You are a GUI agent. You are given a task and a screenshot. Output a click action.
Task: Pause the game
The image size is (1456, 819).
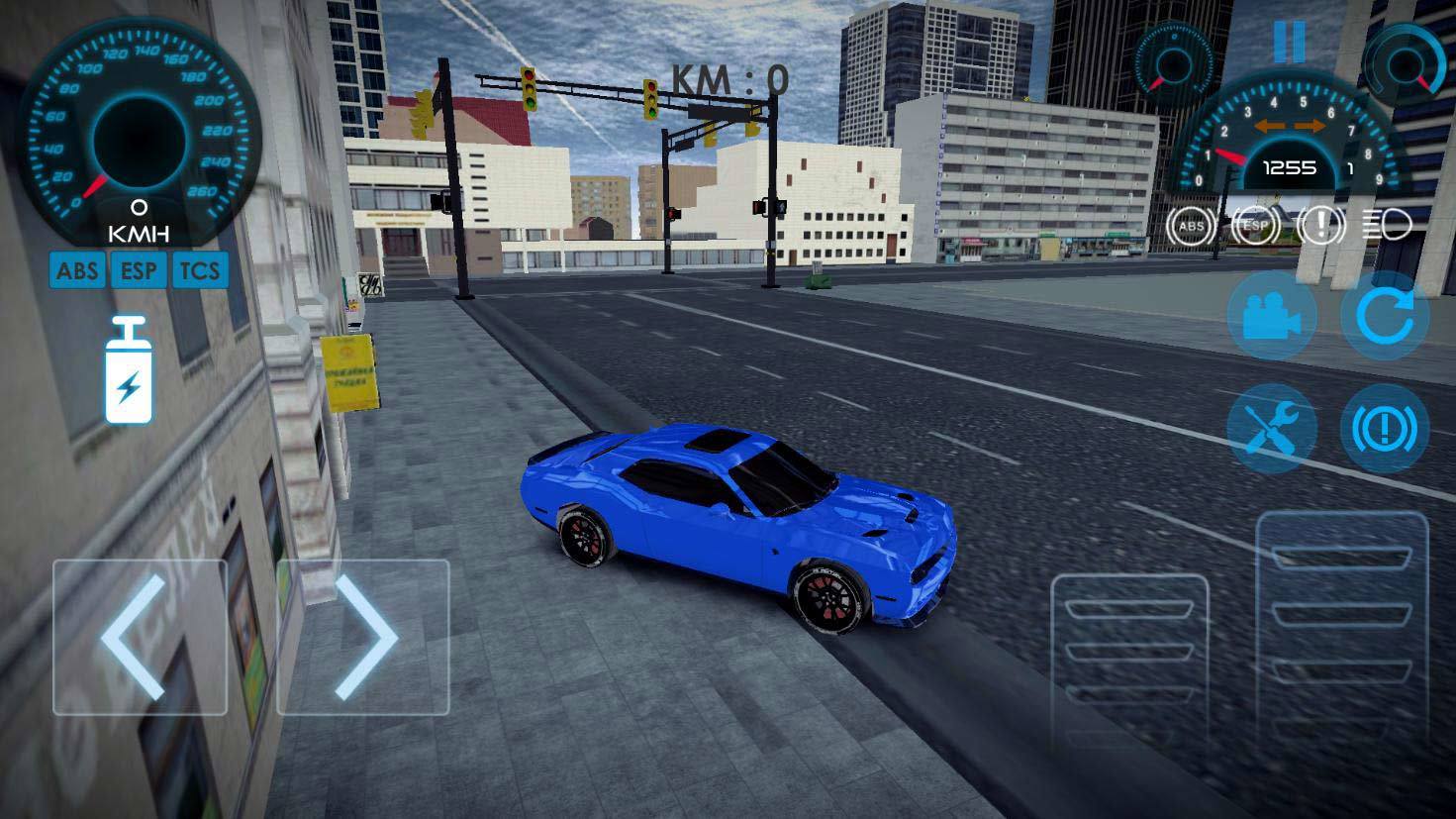(x=1289, y=42)
